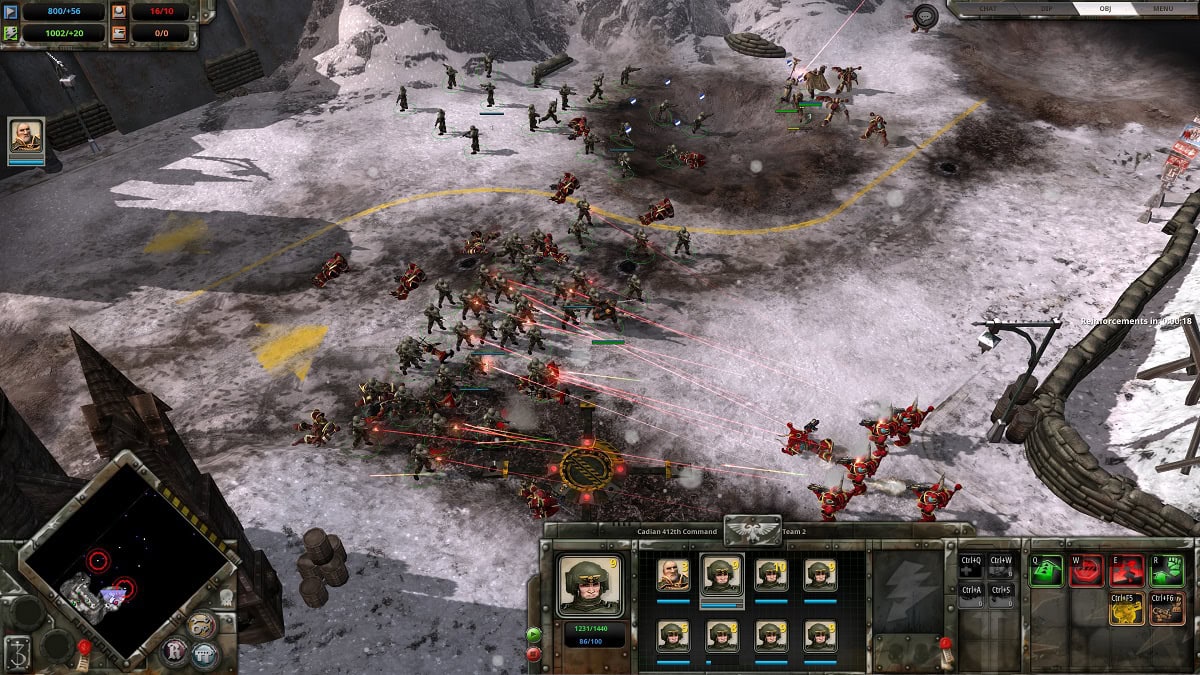Use the red W stop command
1200x675 pixels.
click(1086, 571)
